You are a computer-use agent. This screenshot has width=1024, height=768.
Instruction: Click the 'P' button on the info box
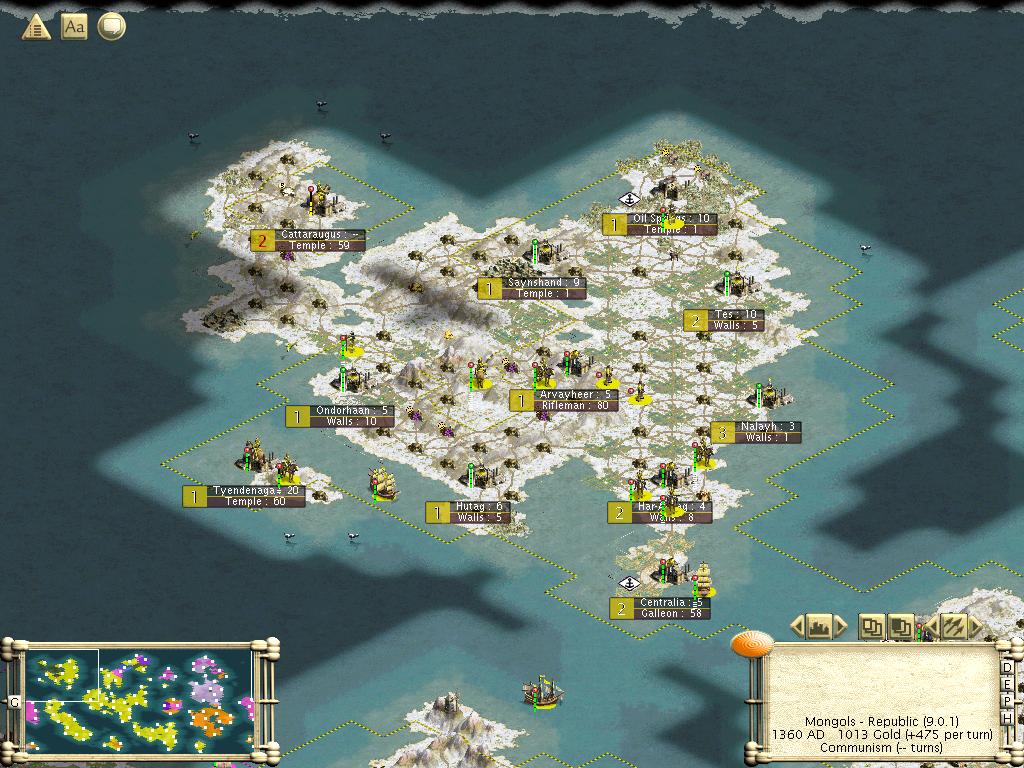[x=1008, y=699]
